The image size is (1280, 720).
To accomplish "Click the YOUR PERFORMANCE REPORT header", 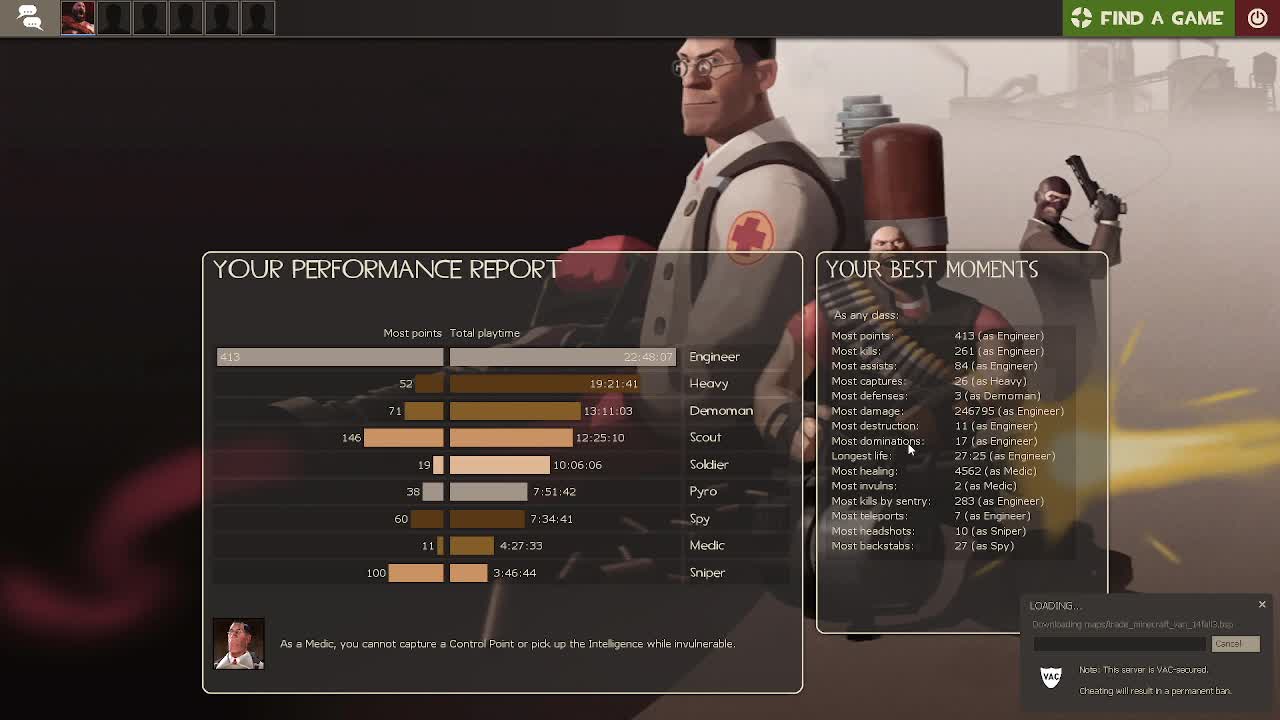I will [x=386, y=269].
